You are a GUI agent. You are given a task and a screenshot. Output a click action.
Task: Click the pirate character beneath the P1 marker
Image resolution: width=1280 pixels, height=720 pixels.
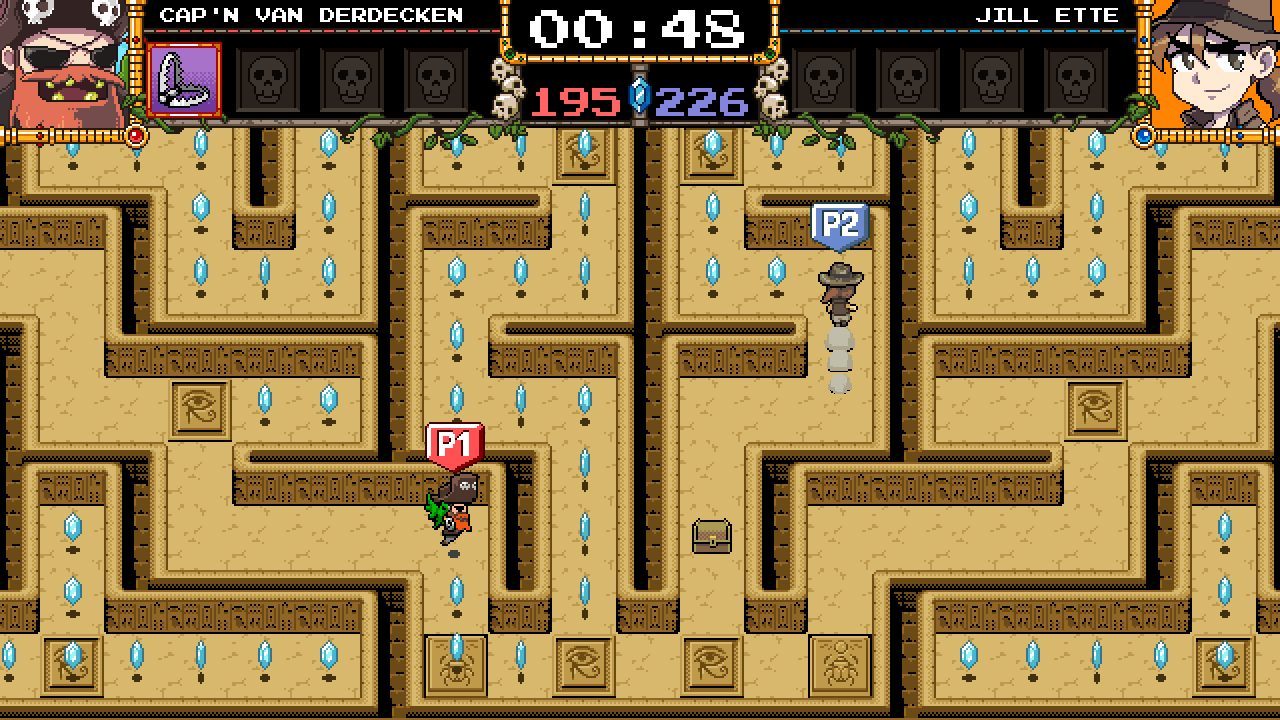pyautogui.click(x=451, y=510)
